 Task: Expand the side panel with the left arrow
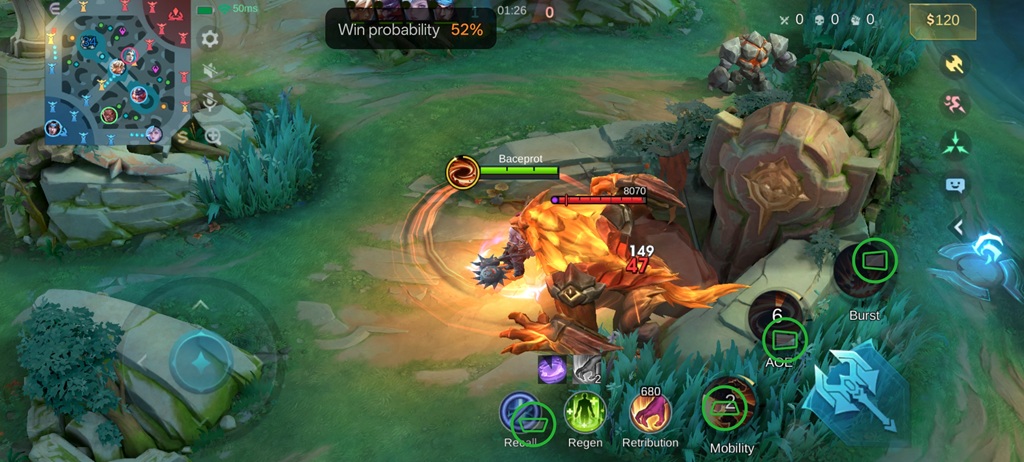point(957,227)
